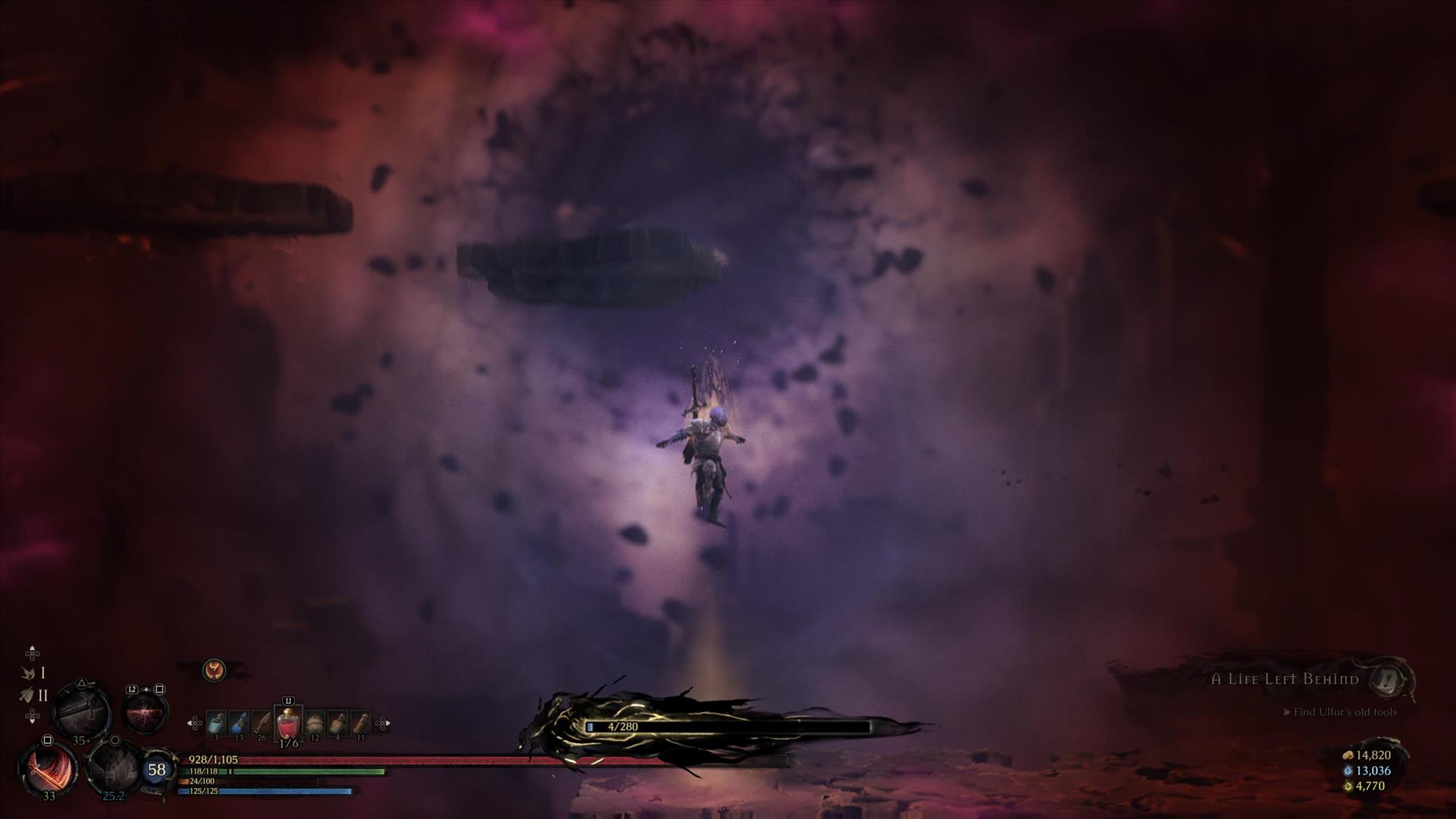The height and width of the screenshot is (819, 1456).
Task: Select the round pouch item with 12 count
Action: [x=315, y=724]
